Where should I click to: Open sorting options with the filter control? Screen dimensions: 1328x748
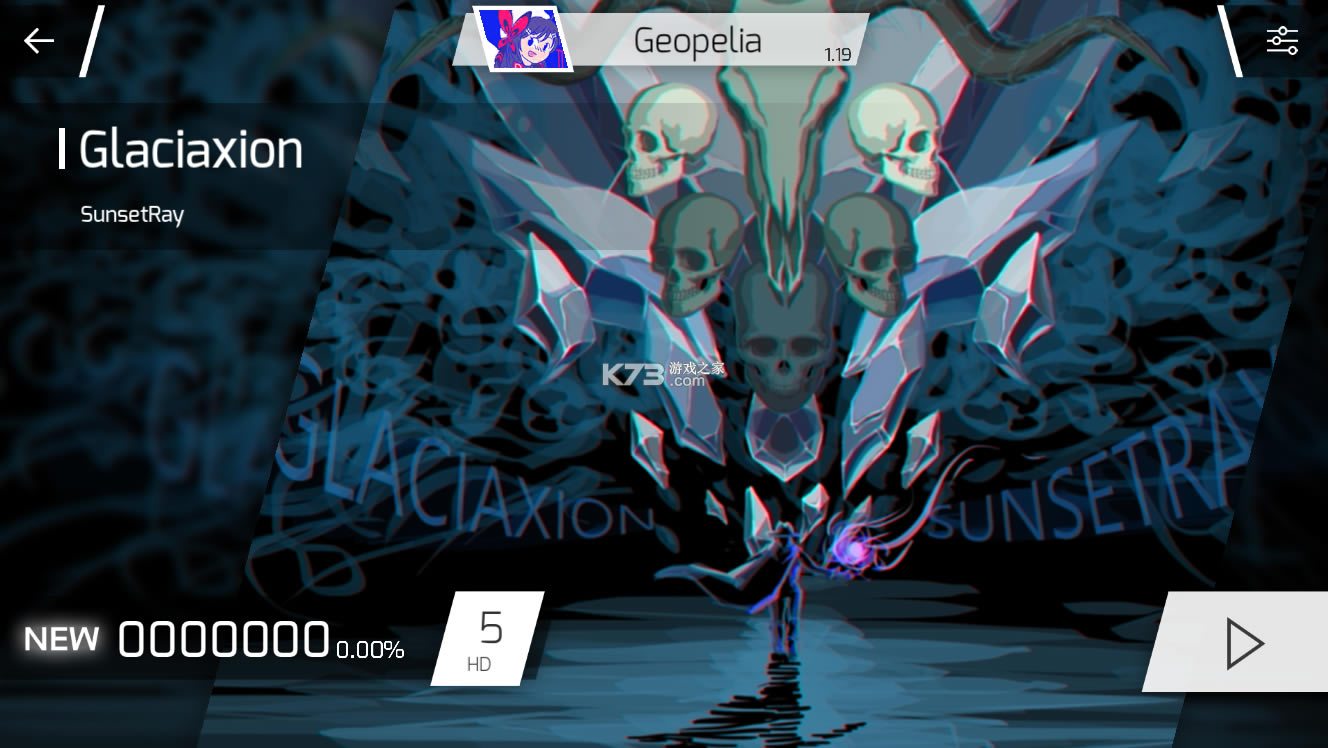point(1281,38)
